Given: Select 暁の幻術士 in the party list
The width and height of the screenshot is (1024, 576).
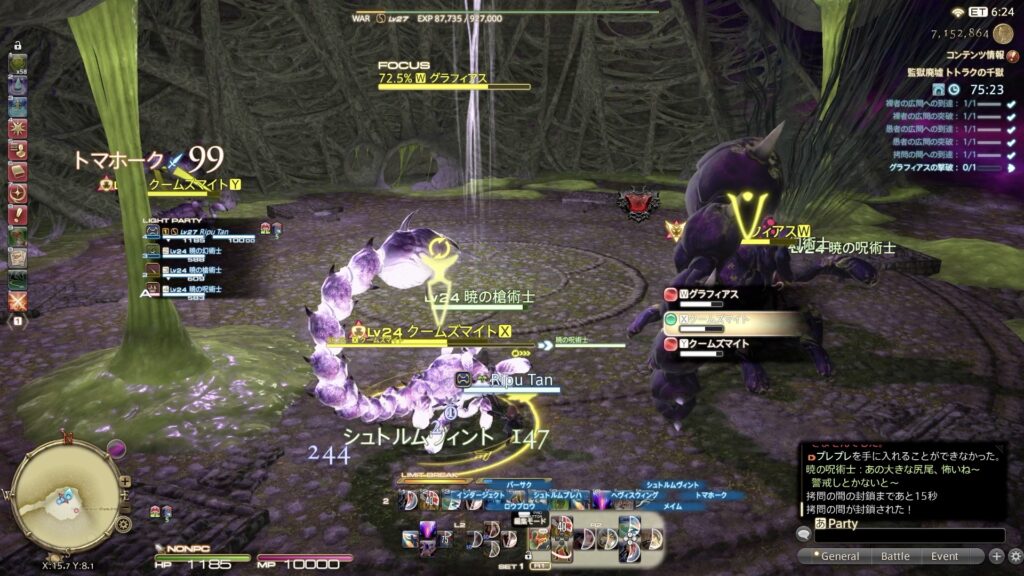Looking at the screenshot, I should pyautogui.click(x=205, y=250).
